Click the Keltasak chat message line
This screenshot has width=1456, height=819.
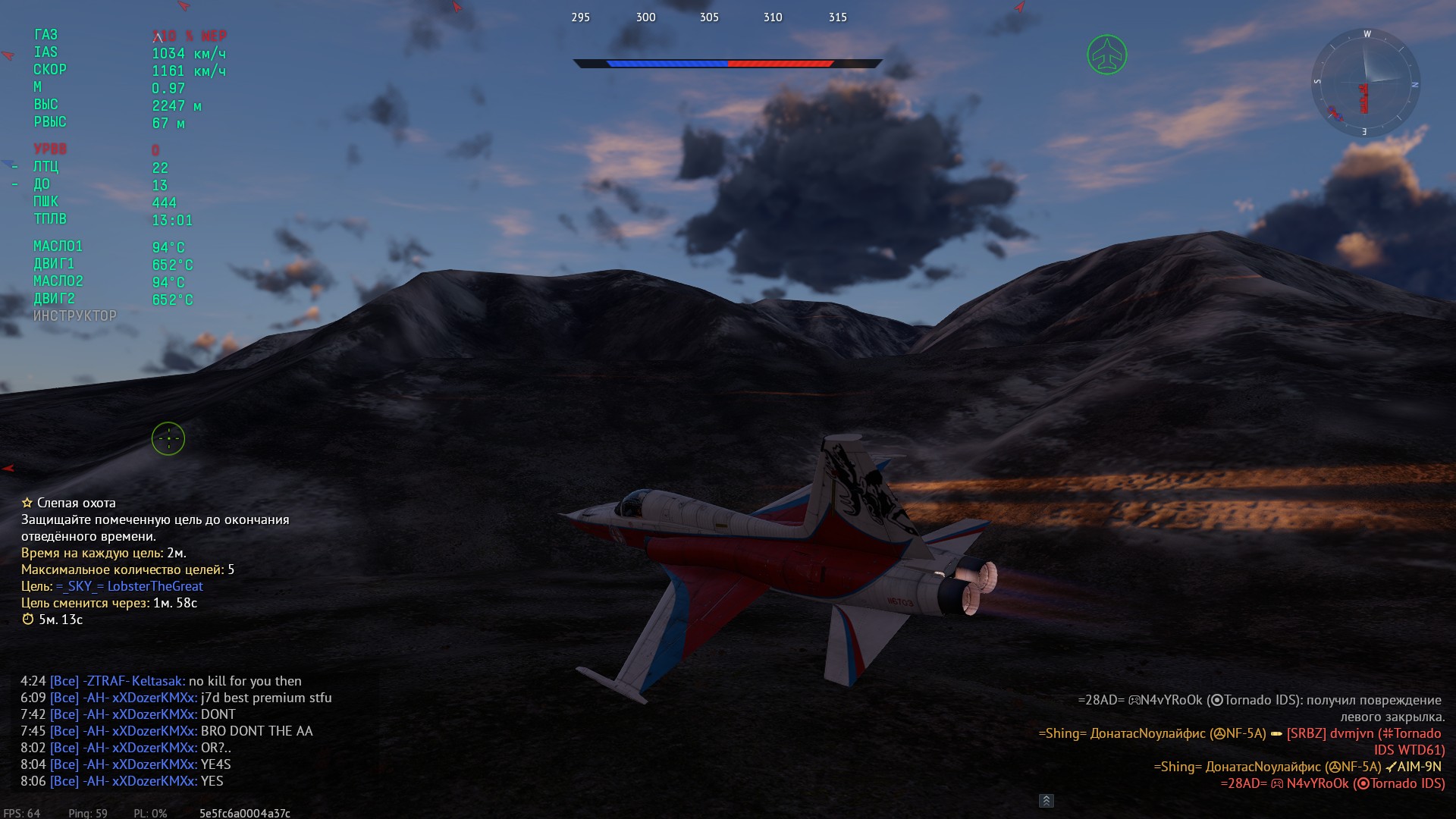[x=161, y=681]
